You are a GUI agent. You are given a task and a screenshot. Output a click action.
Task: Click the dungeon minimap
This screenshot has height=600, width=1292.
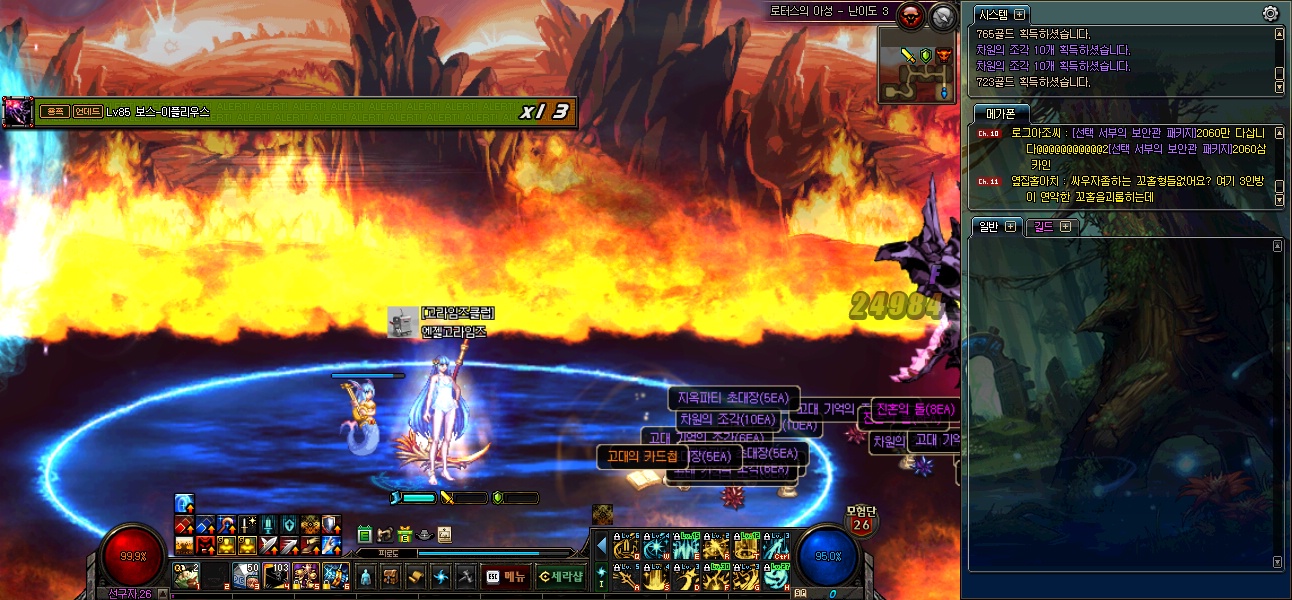point(917,66)
